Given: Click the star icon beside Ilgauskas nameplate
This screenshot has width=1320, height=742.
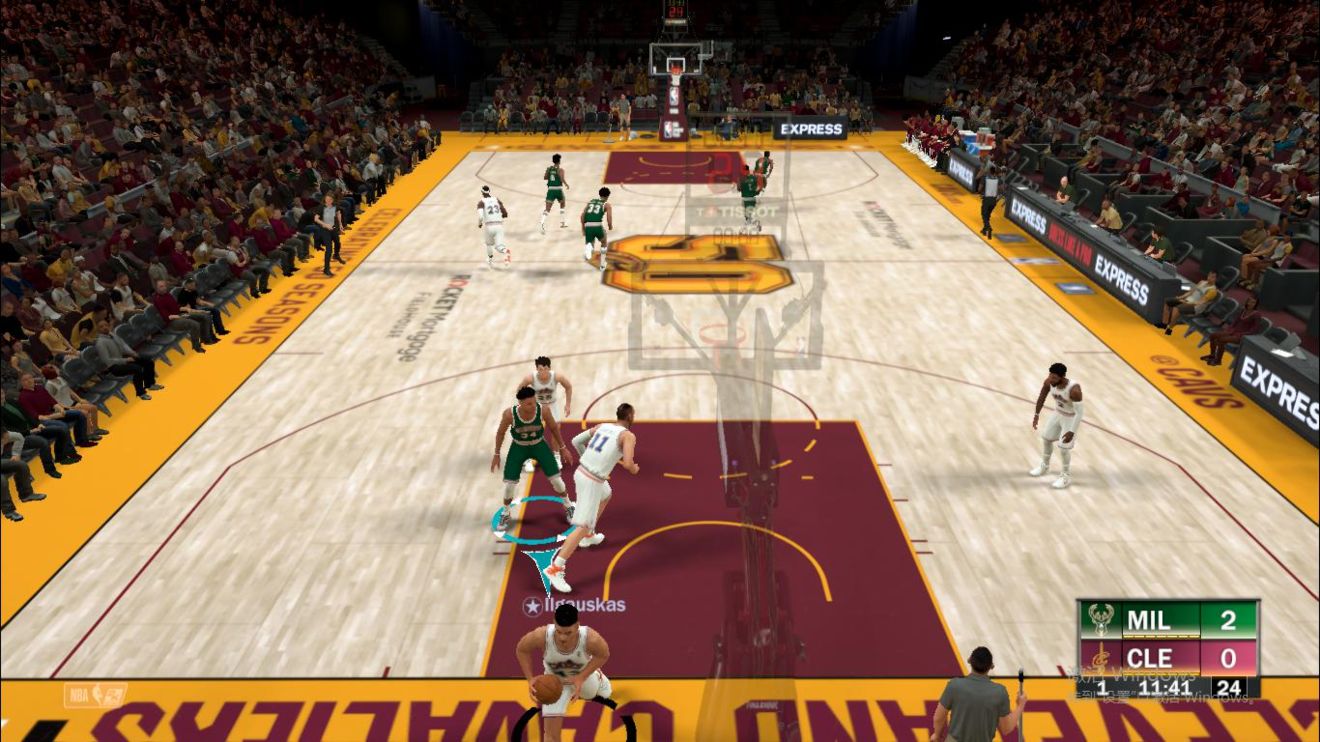Looking at the screenshot, I should 531,604.
